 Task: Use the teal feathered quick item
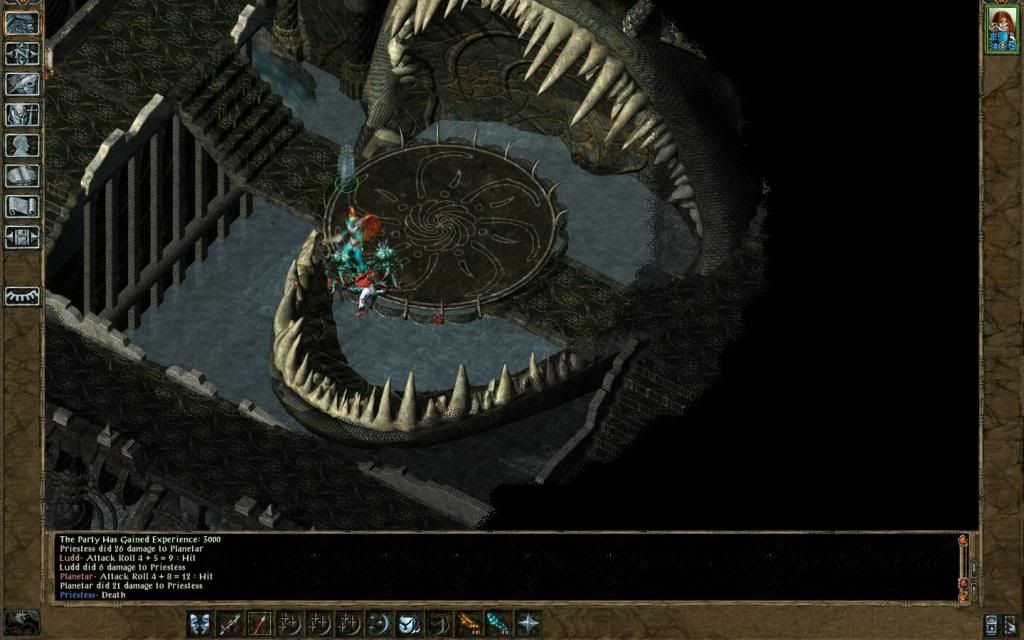(498, 622)
